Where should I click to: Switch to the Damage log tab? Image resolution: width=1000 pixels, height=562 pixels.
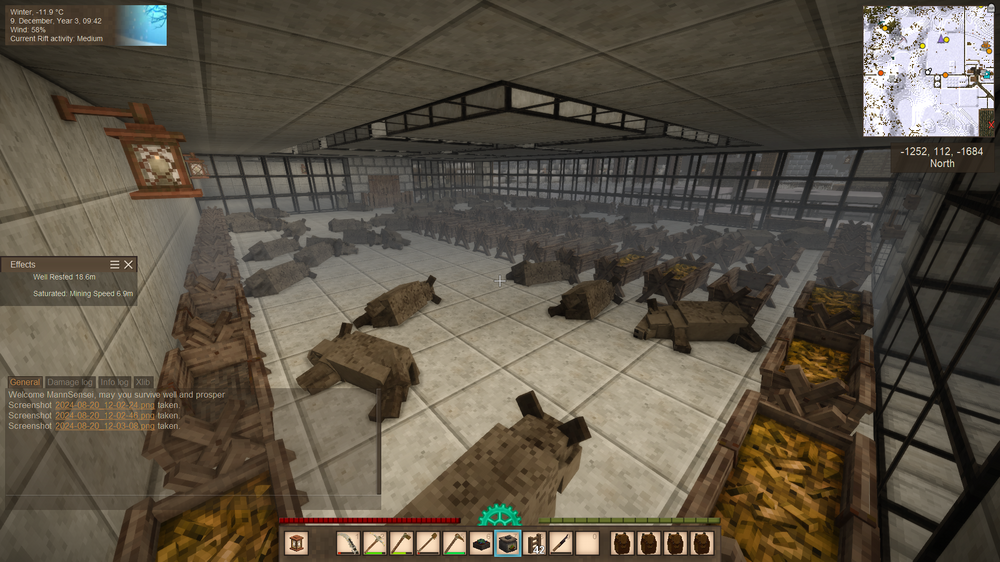pyautogui.click(x=71, y=382)
